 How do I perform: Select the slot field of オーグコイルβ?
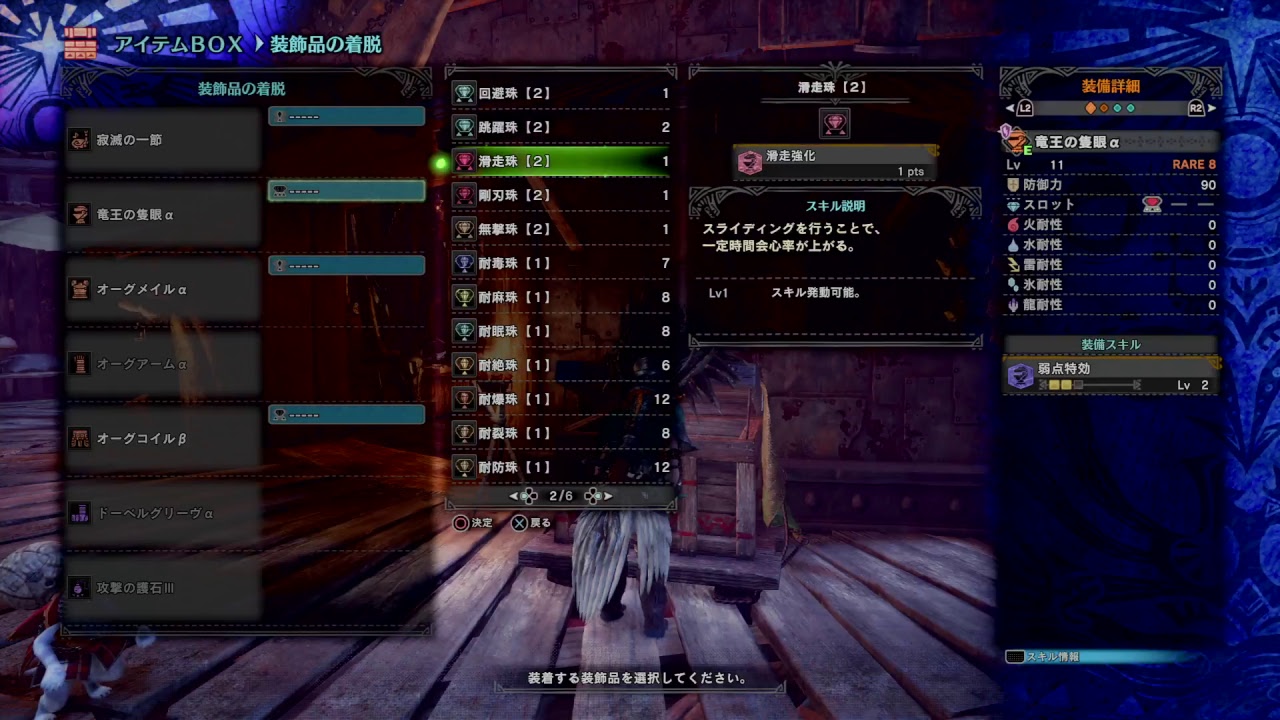pyautogui.click(x=345, y=413)
